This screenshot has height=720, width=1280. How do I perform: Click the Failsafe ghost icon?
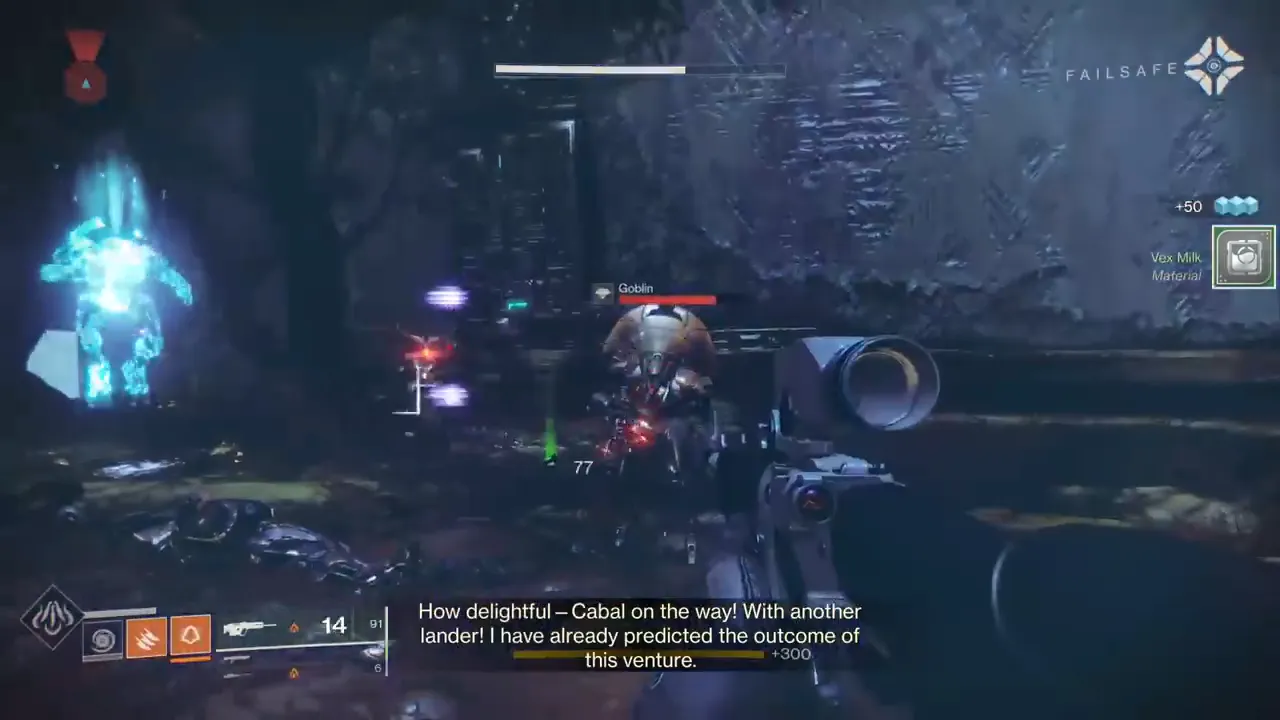pos(1215,66)
